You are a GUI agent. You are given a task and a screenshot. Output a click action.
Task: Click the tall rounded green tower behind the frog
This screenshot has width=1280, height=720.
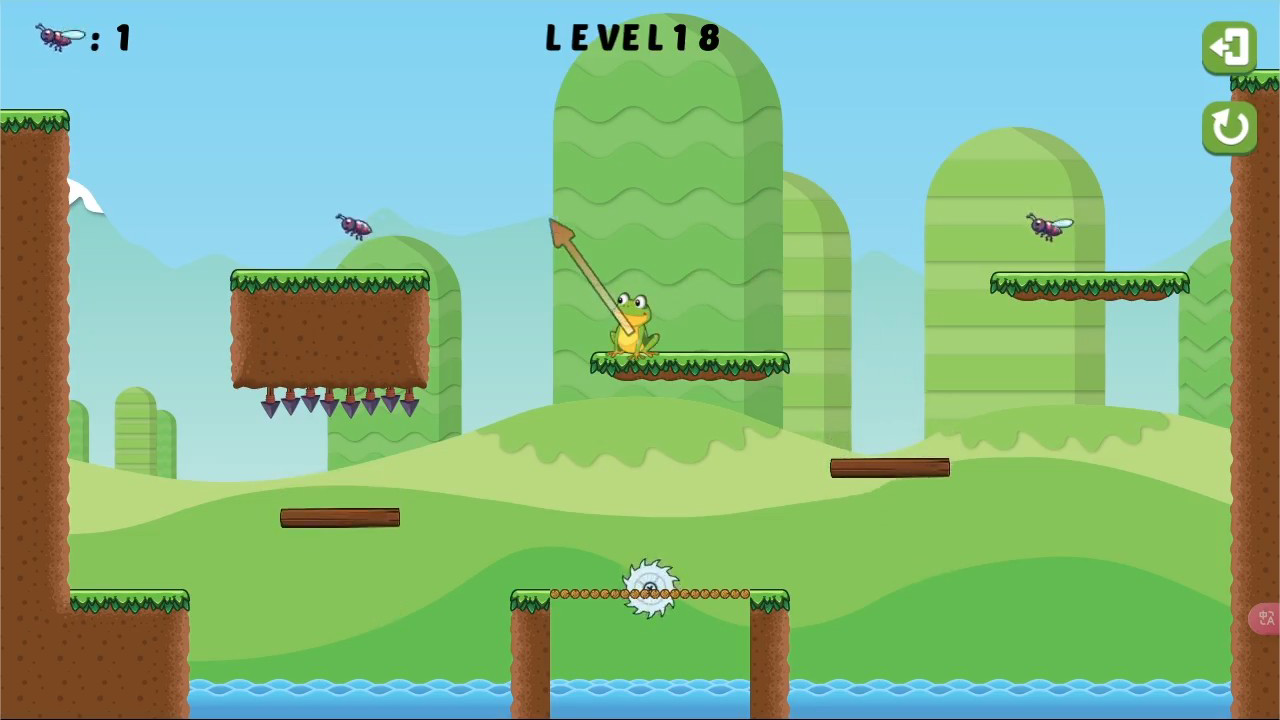click(660, 150)
